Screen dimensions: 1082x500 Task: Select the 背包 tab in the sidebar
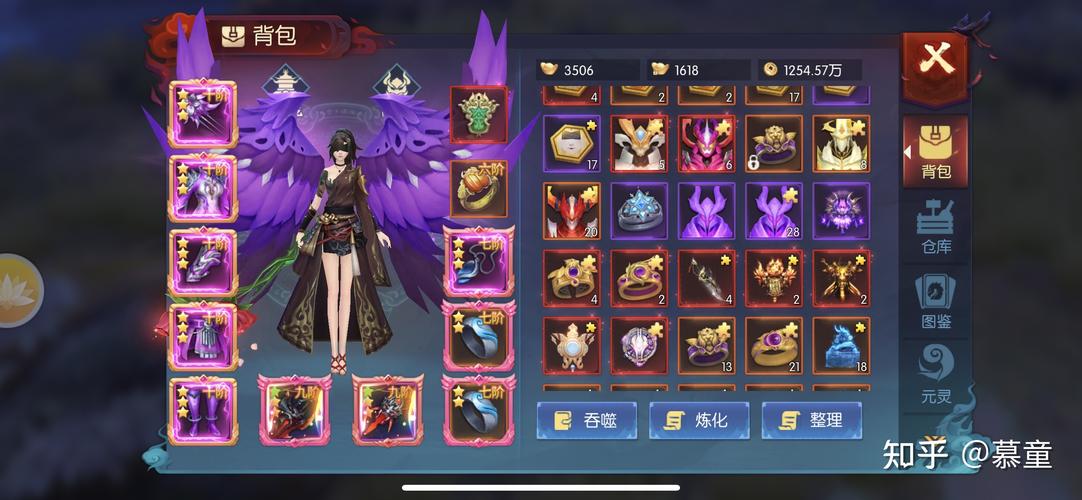point(935,151)
